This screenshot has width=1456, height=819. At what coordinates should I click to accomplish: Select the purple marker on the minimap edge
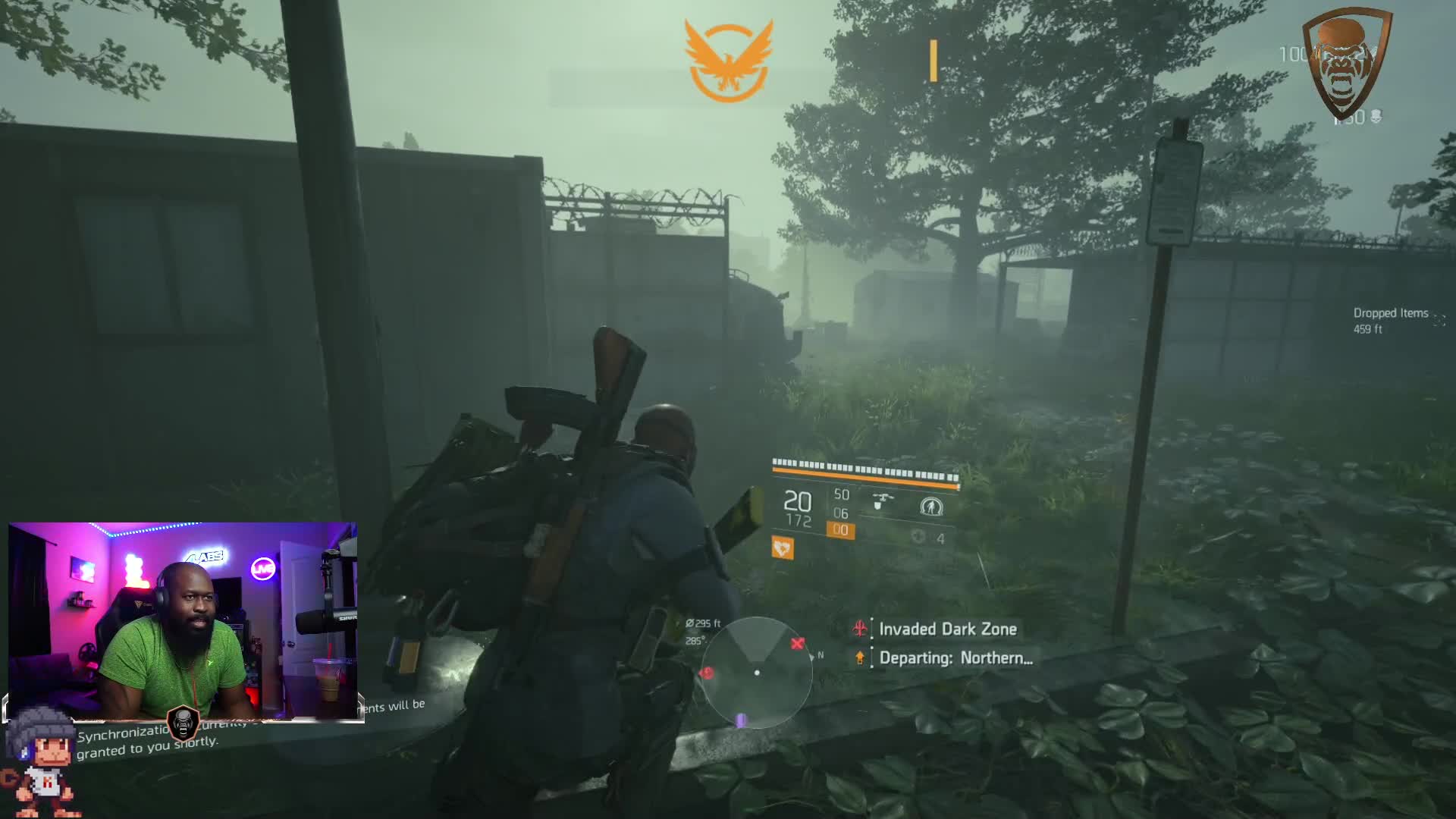click(742, 720)
